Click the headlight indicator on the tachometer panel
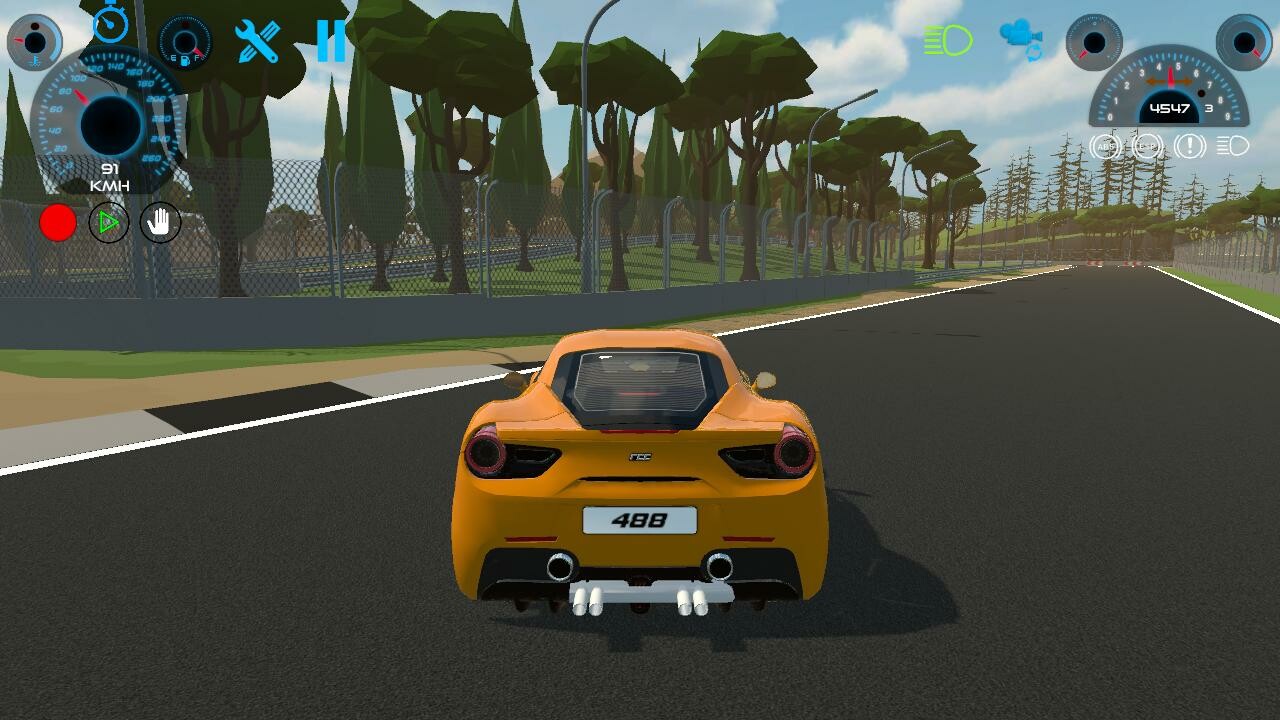Image resolution: width=1280 pixels, height=720 pixels. pos(1232,146)
